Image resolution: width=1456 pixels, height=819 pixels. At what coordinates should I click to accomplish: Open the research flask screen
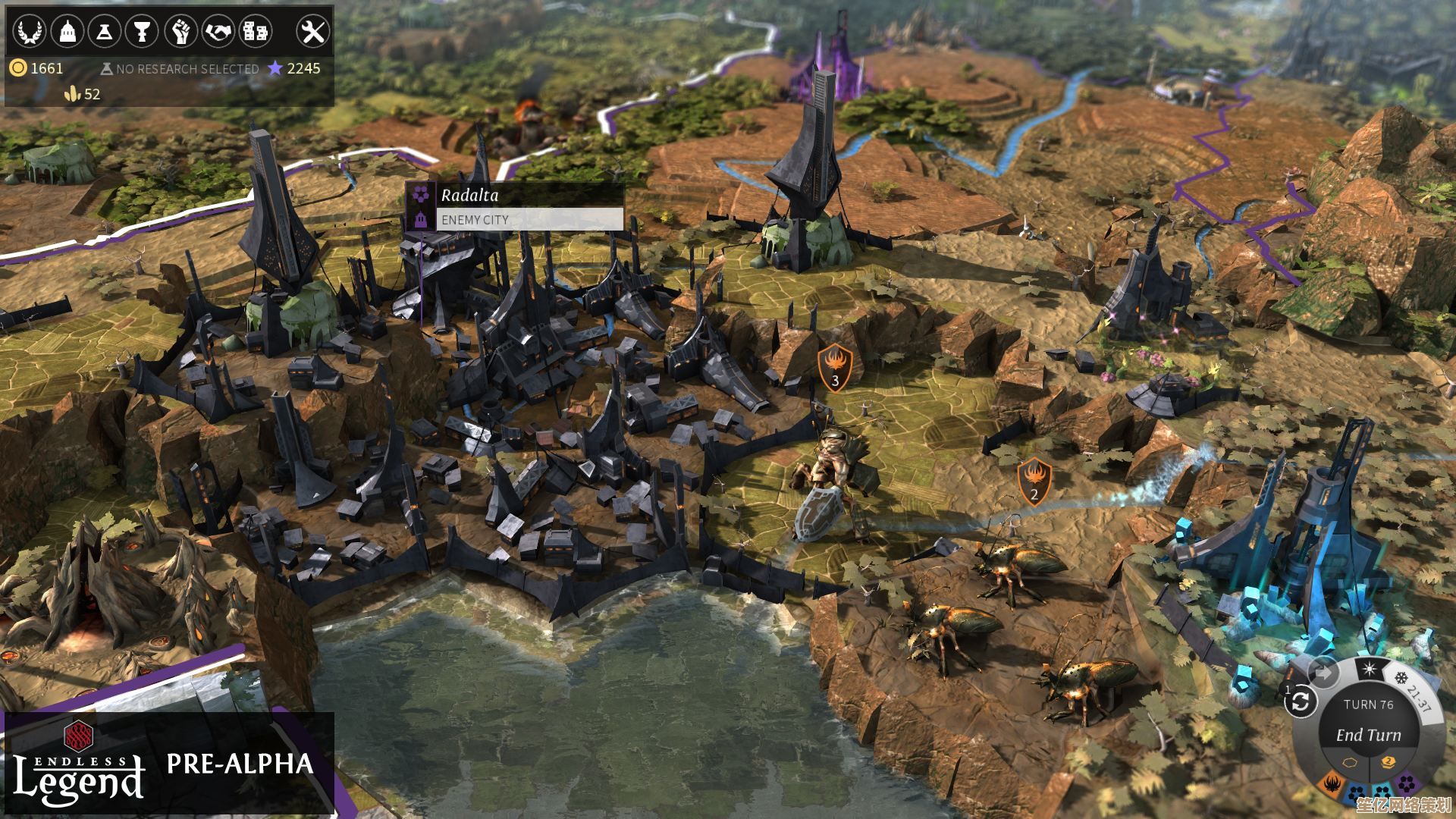104,31
